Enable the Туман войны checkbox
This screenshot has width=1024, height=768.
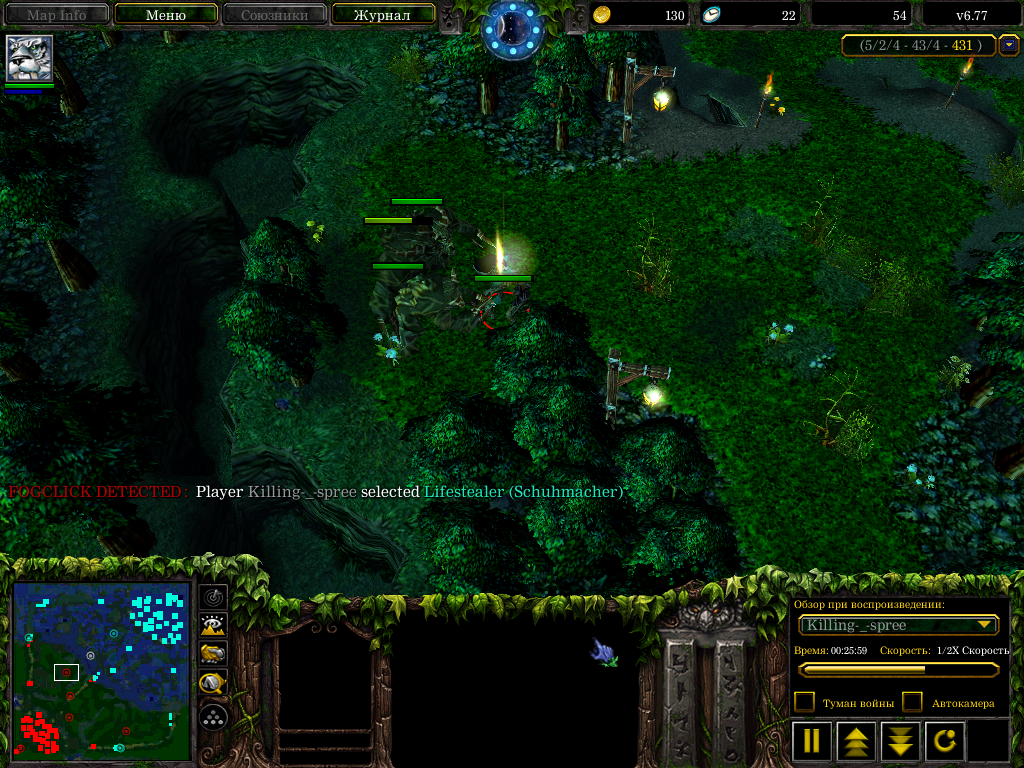804,702
